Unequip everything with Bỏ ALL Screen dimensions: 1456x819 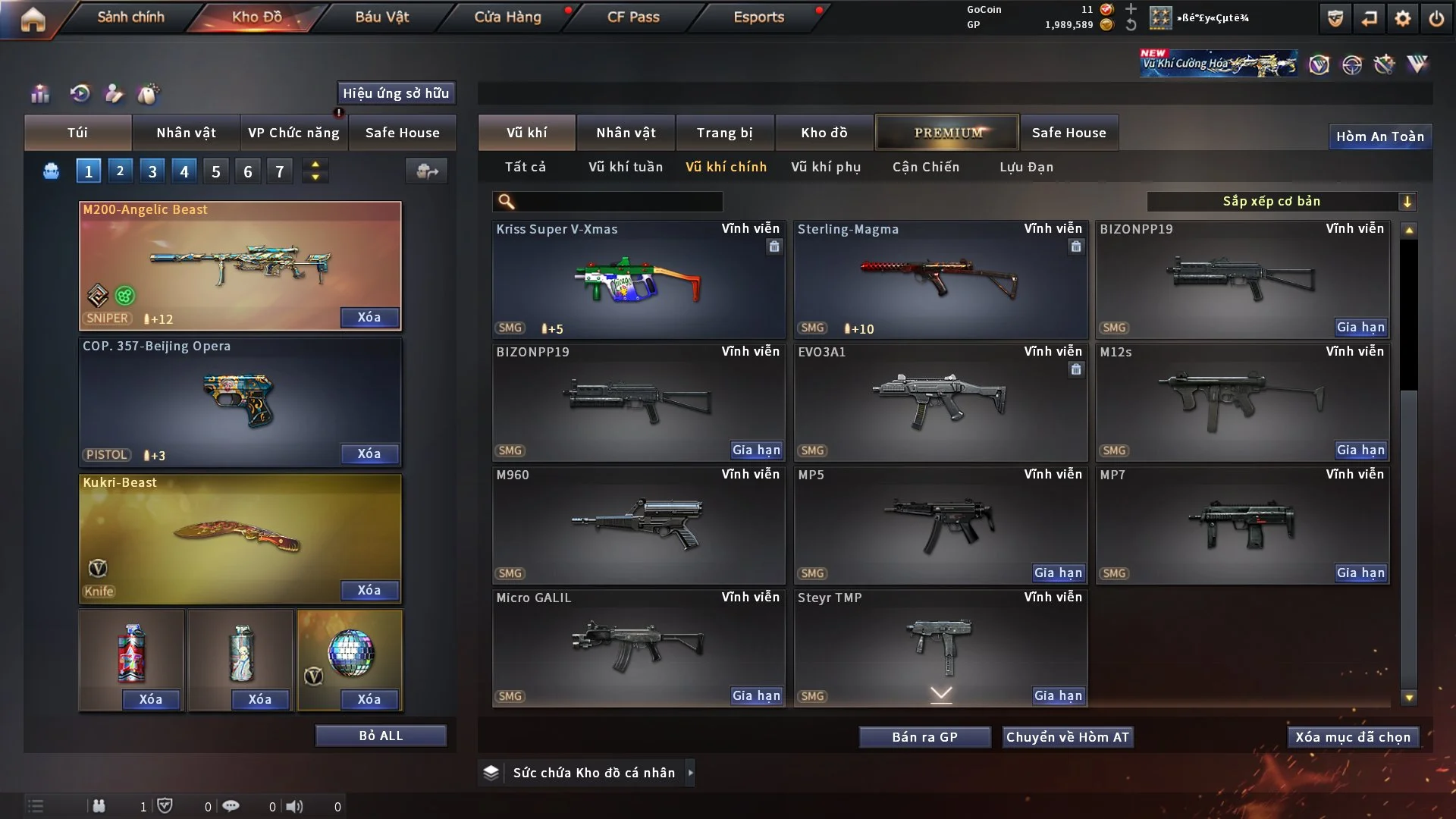381,736
